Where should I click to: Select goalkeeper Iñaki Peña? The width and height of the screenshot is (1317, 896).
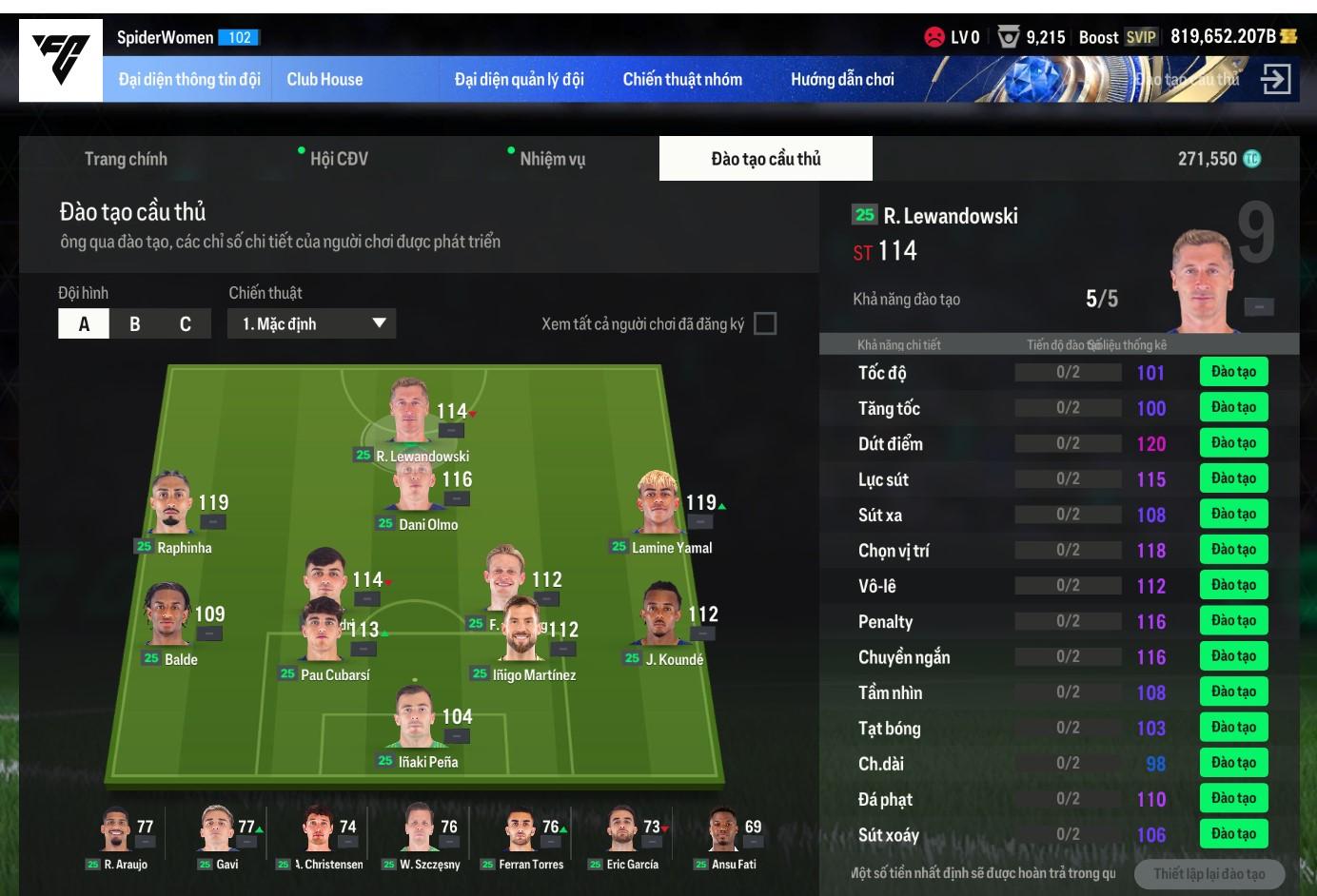(415, 720)
